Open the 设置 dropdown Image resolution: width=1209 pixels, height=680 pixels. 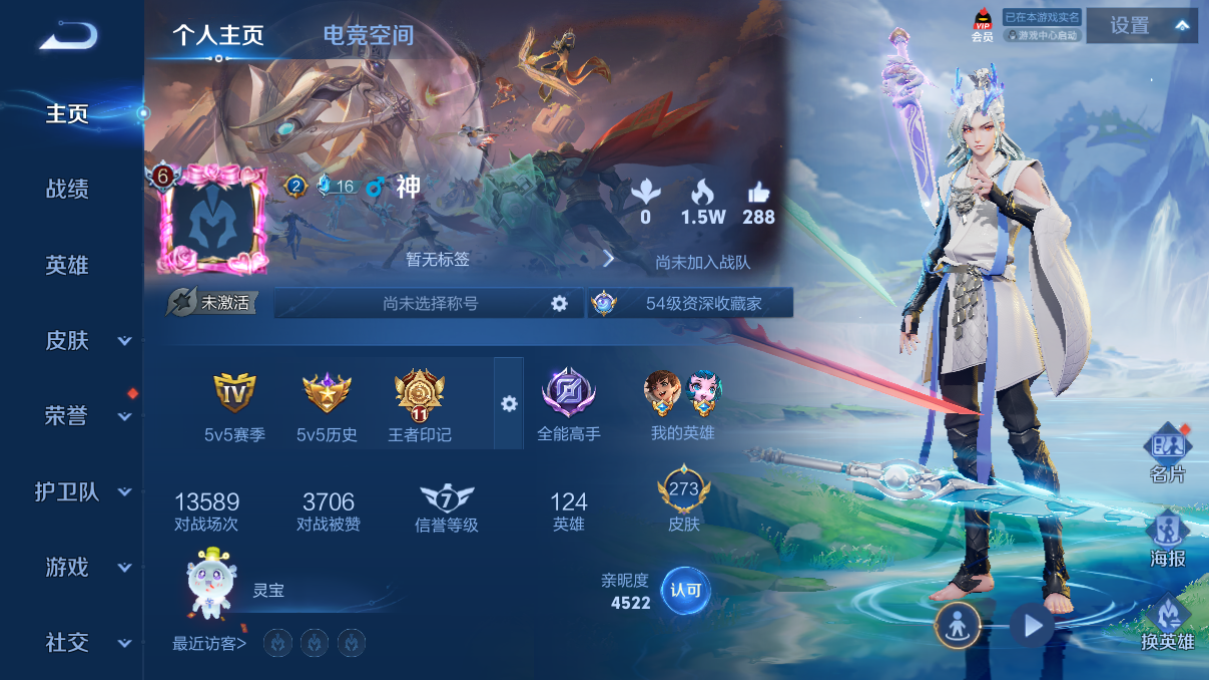click(1141, 26)
